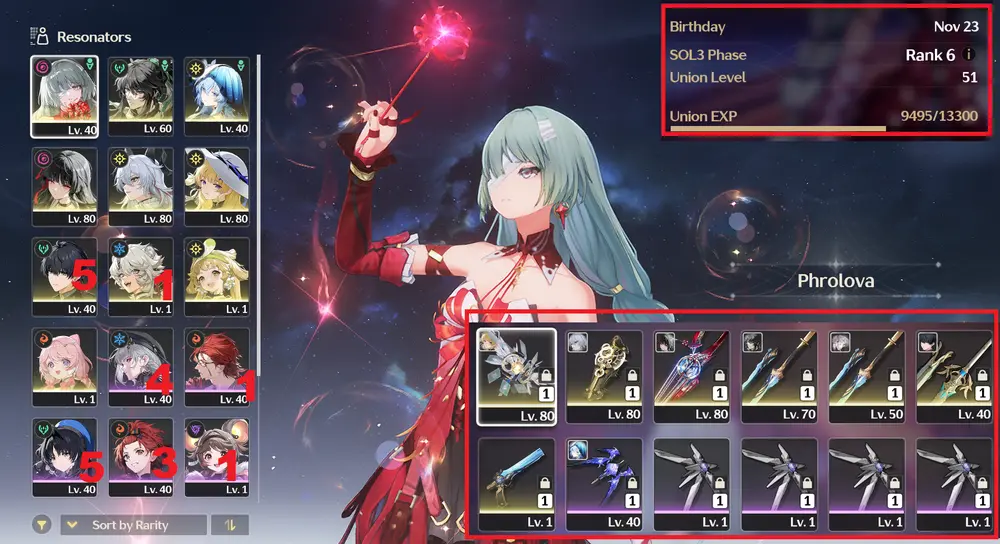This screenshot has height=544, width=1000.
Task: Click the funnel filter button
Action: click(43, 525)
